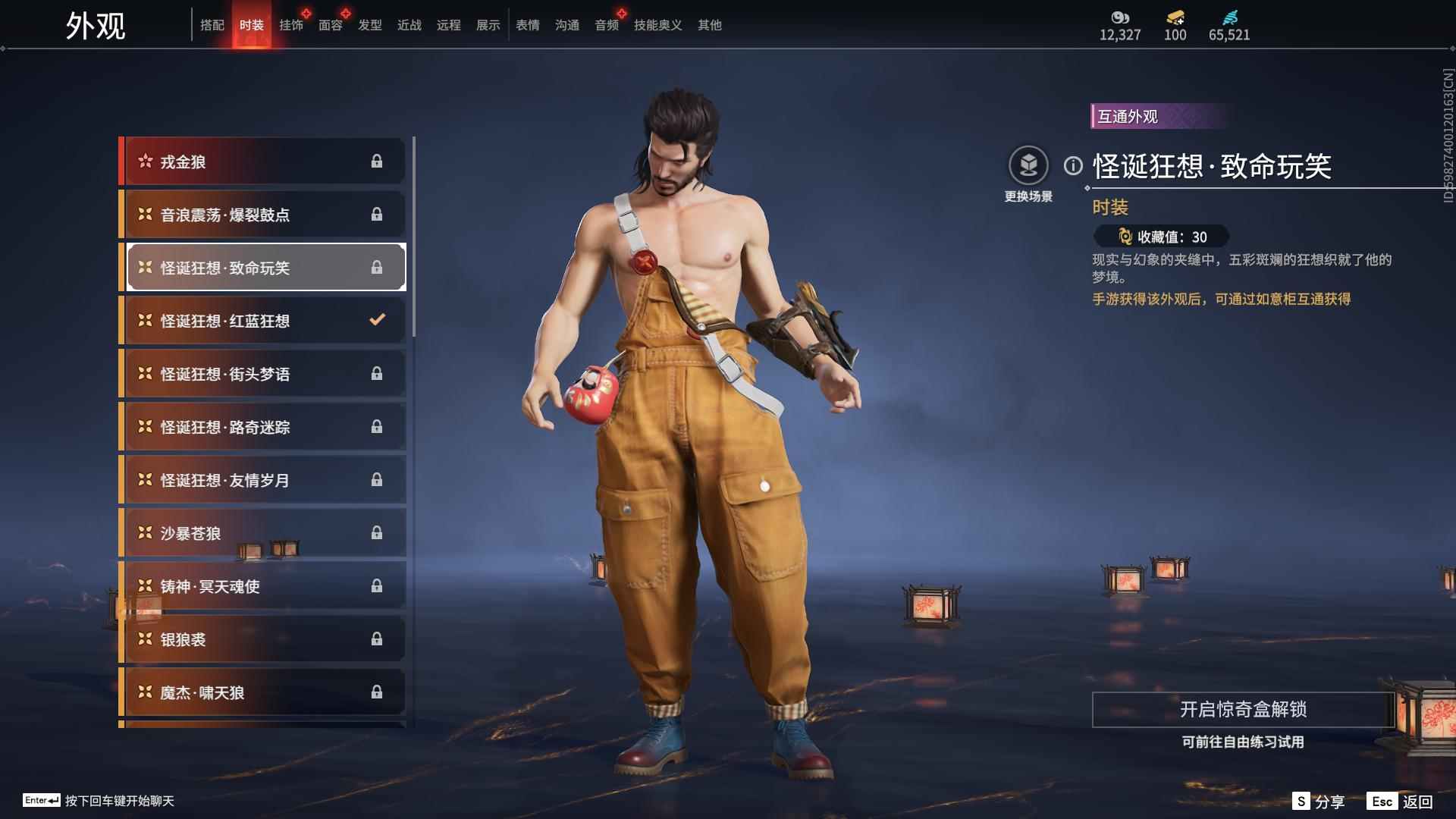Image resolution: width=1456 pixels, height=819 pixels.
Task: Toggle selection checkmark on 怪诞狂想·红蓝狂想
Action: click(377, 320)
